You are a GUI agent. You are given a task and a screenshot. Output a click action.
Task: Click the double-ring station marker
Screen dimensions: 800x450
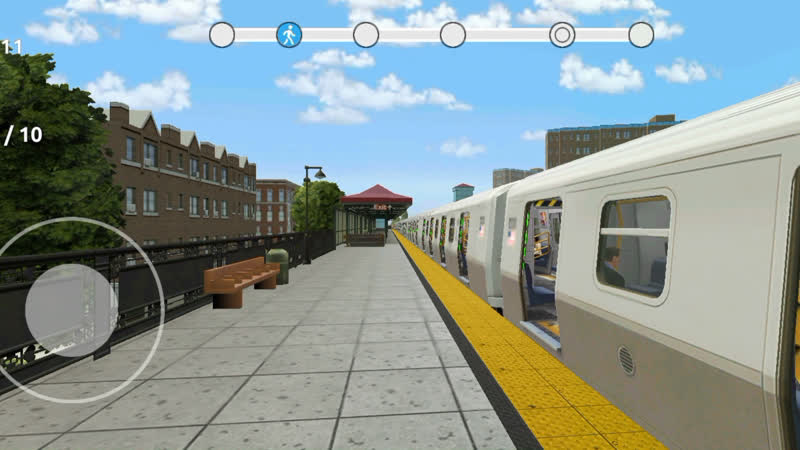pyautogui.click(x=562, y=35)
